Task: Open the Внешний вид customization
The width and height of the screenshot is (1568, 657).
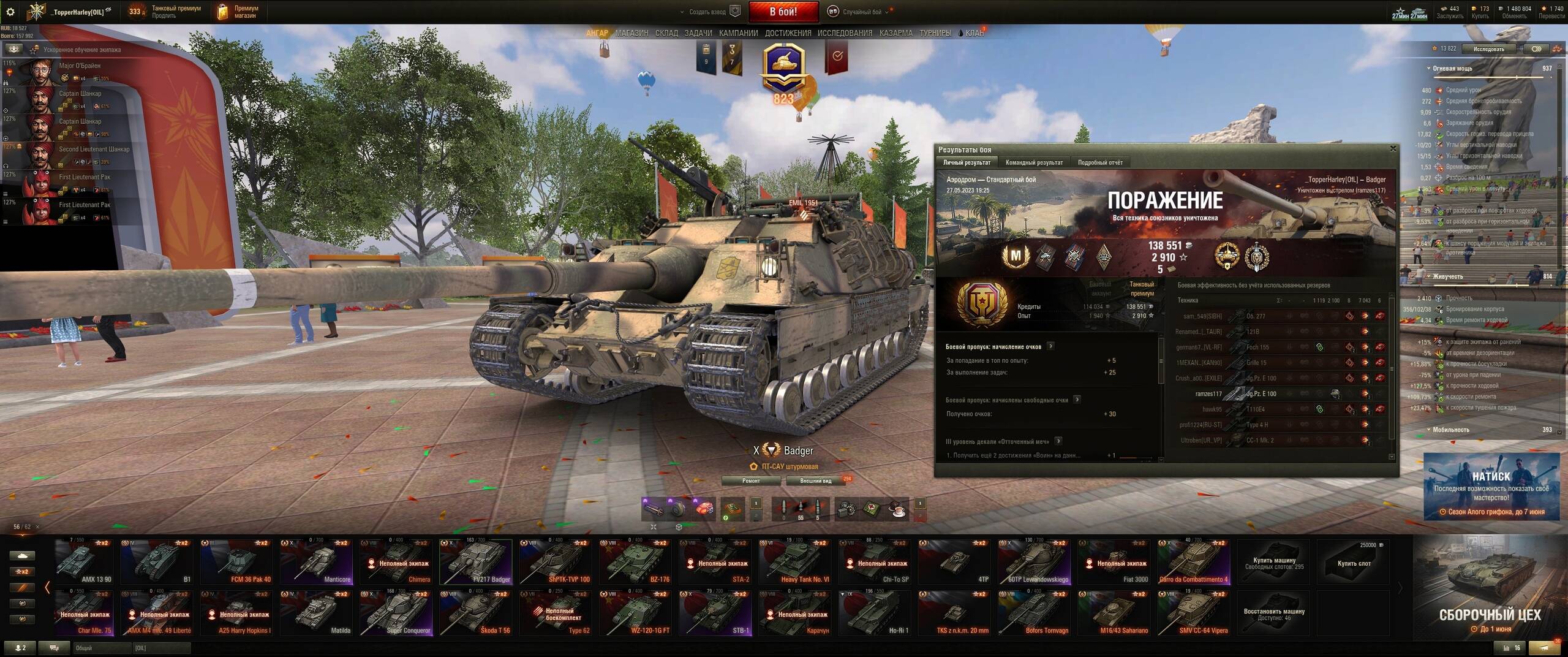Action: point(815,480)
